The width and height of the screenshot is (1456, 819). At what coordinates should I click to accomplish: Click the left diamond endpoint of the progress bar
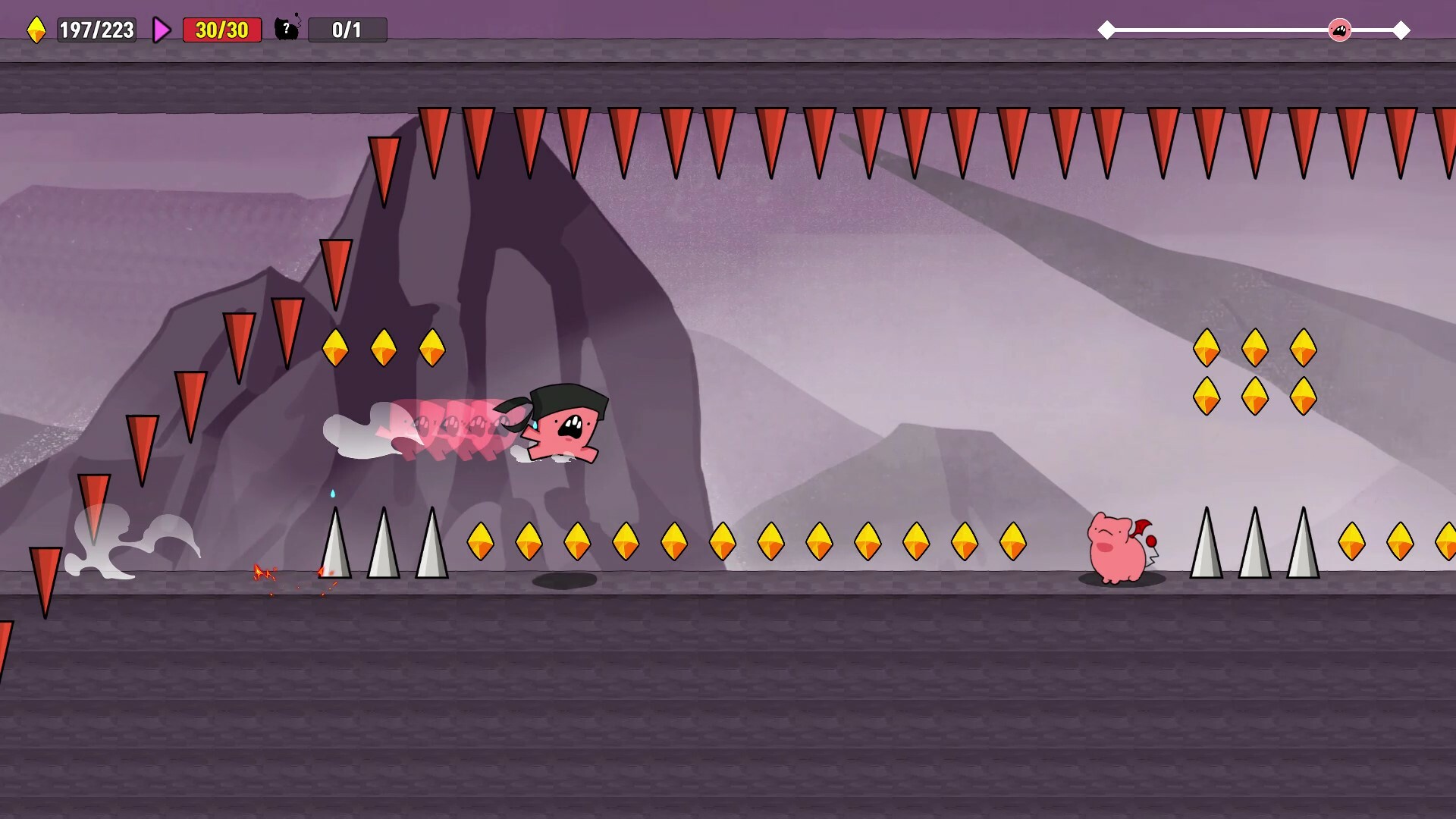click(x=1106, y=30)
